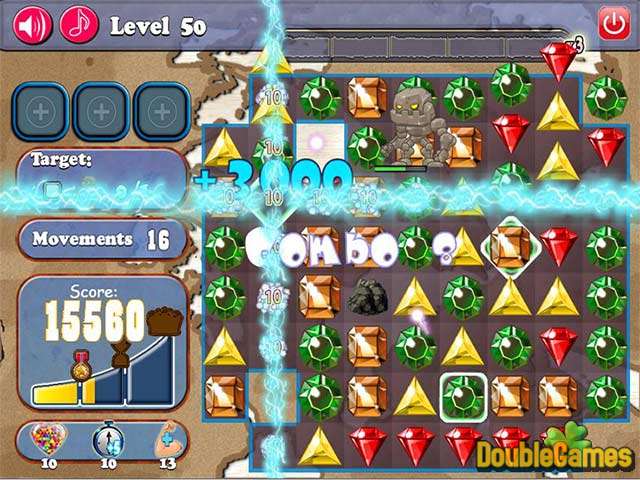
Task: Quit with the red power button
Action: coord(612,22)
